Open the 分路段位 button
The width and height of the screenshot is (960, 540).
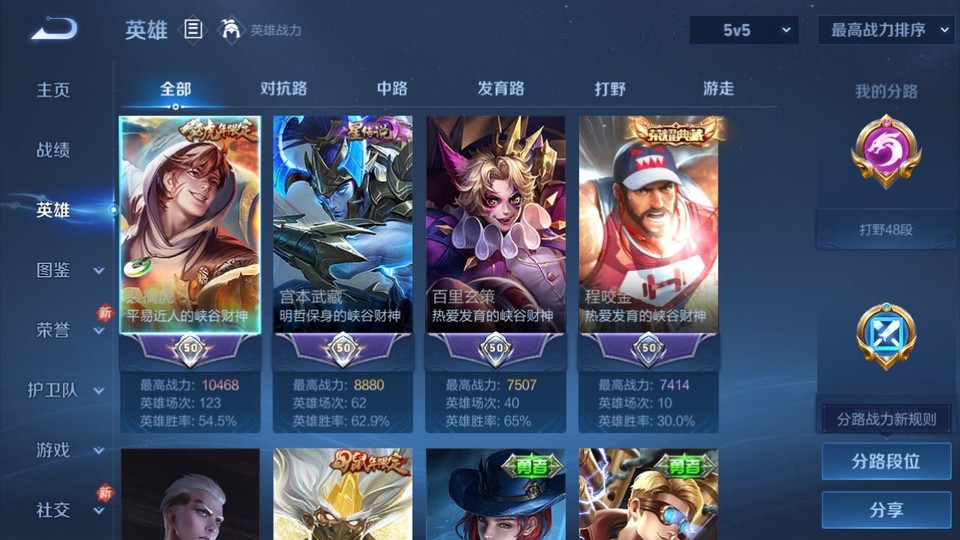point(886,462)
